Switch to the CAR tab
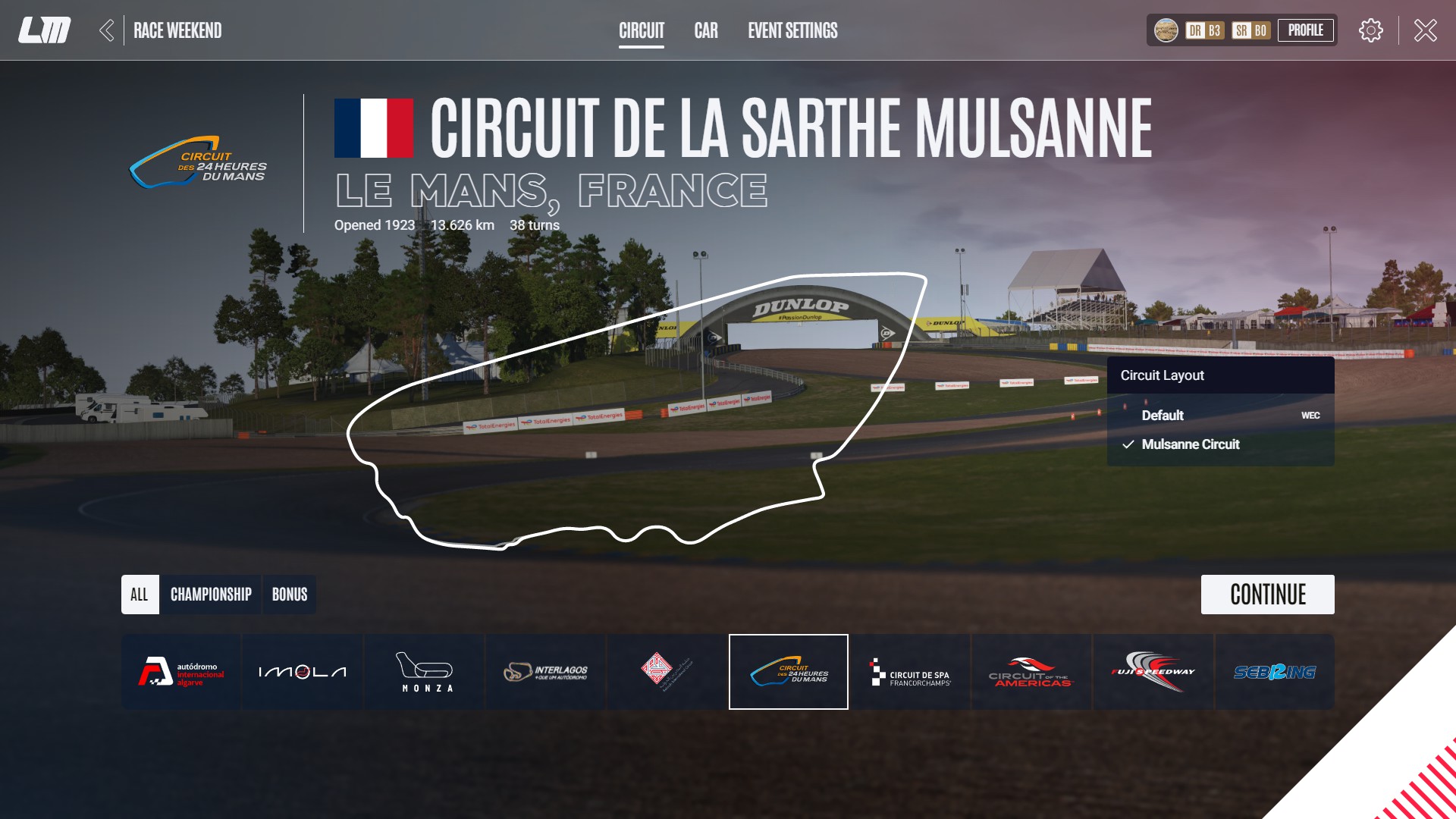The width and height of the screenshot is (1456, 819). (x=706, y=31)
